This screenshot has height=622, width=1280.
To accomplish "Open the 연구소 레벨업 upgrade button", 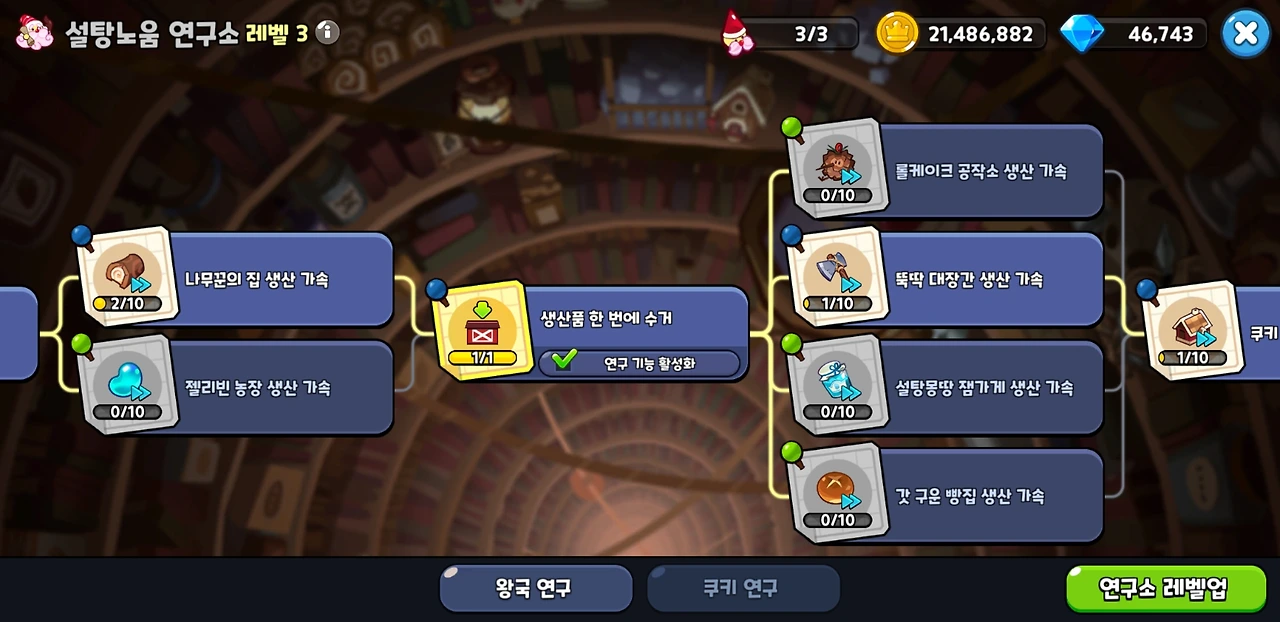I will click(1166, 588).
